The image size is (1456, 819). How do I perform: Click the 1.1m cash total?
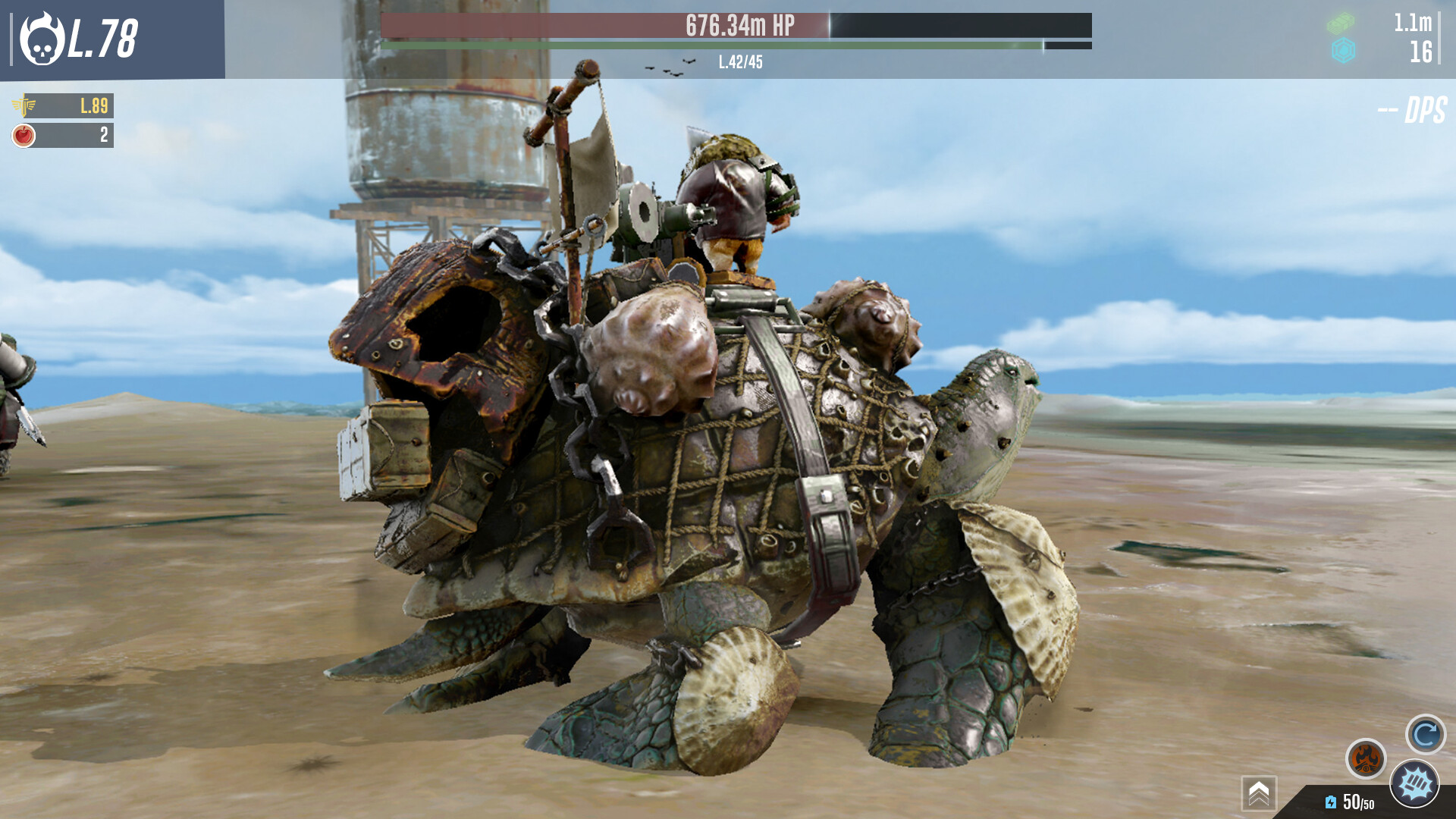(1413, 23)
